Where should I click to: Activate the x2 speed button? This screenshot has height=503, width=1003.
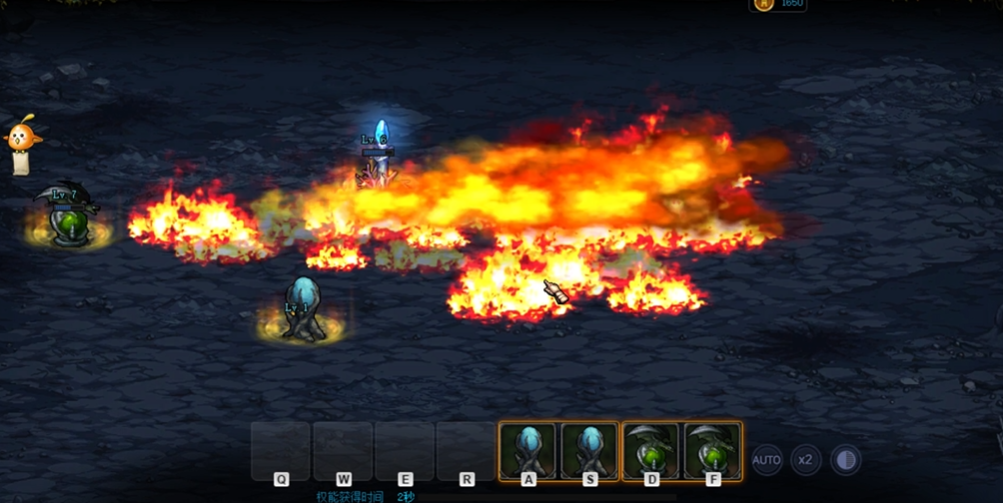tap(806, 460)
